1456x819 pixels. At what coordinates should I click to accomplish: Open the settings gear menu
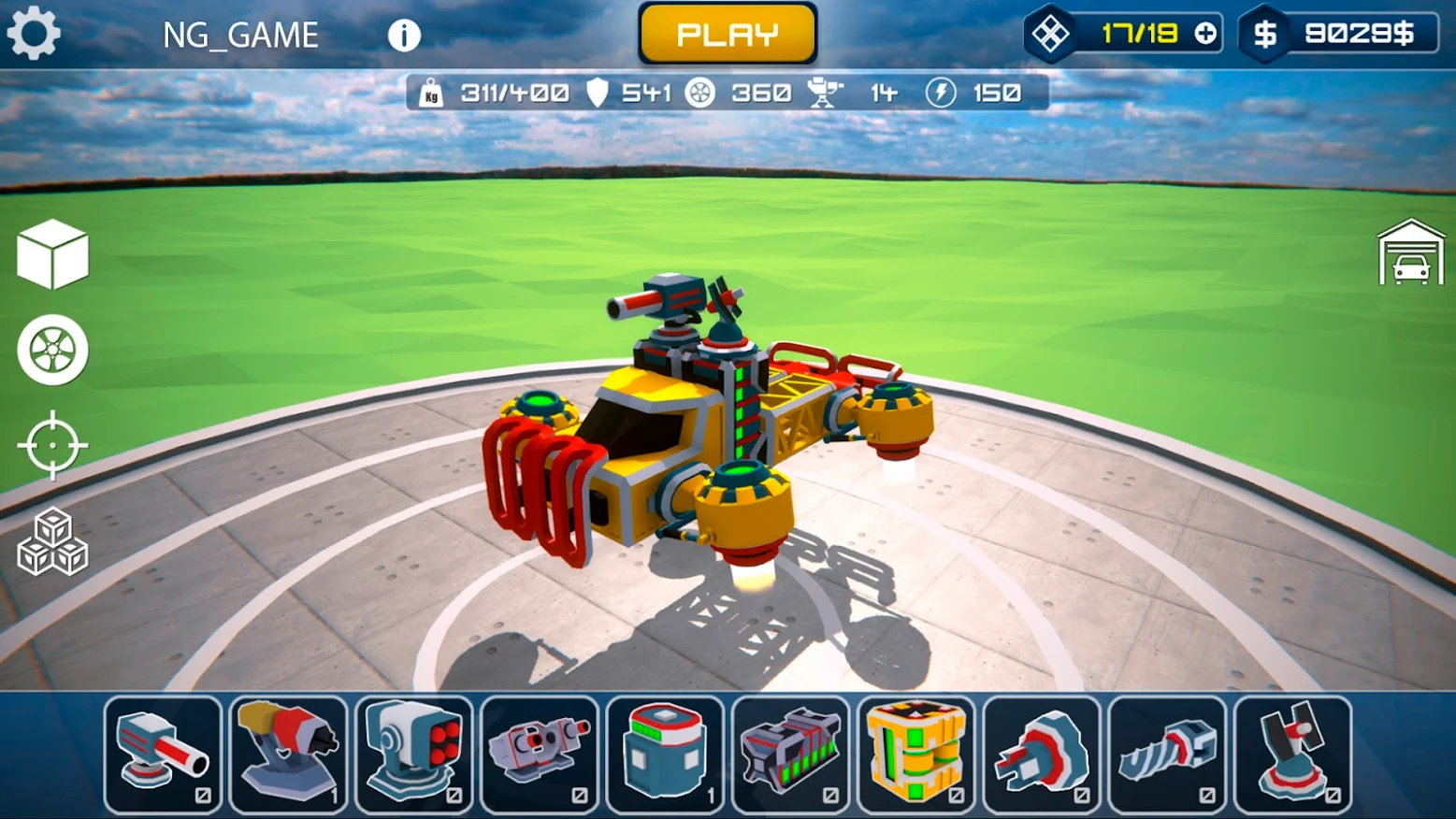(34, 35)
